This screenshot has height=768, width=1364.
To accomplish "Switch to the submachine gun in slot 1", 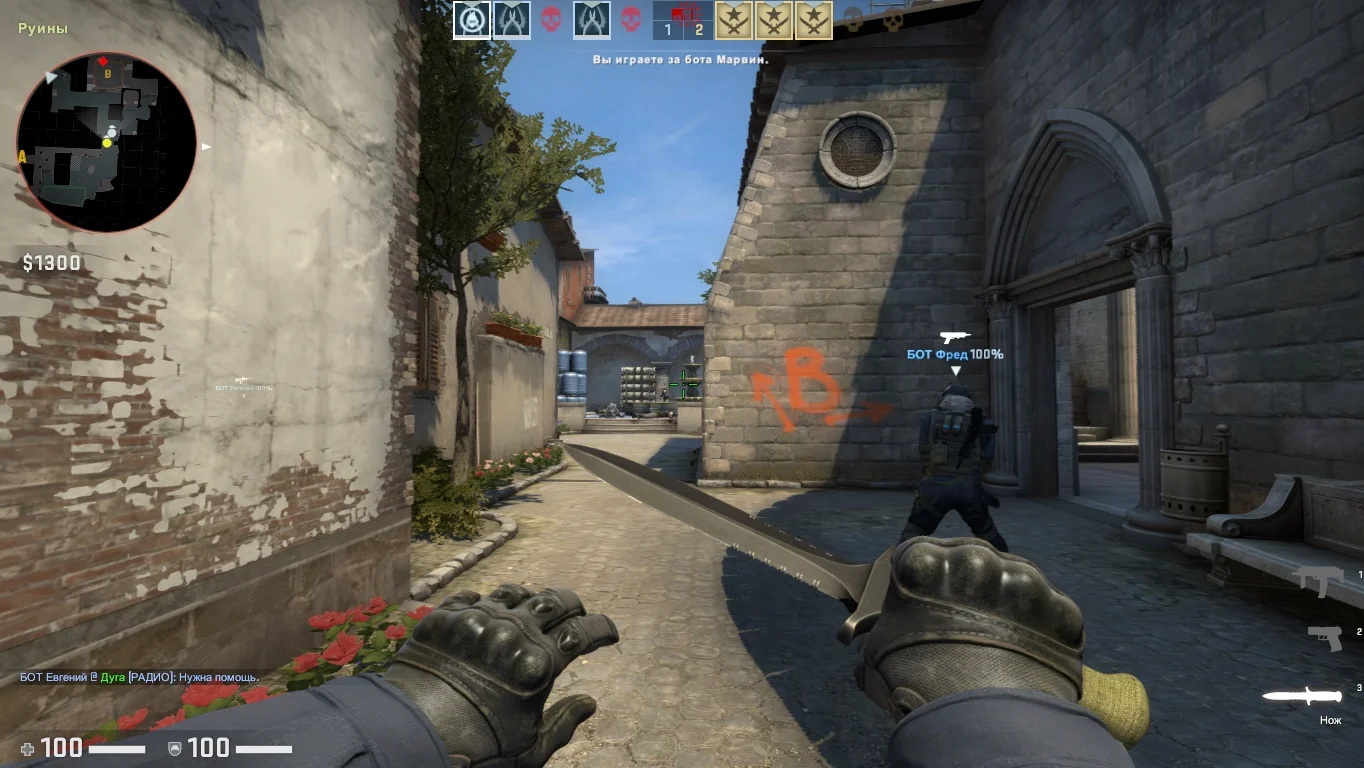I will click(x=1320, y=580).
